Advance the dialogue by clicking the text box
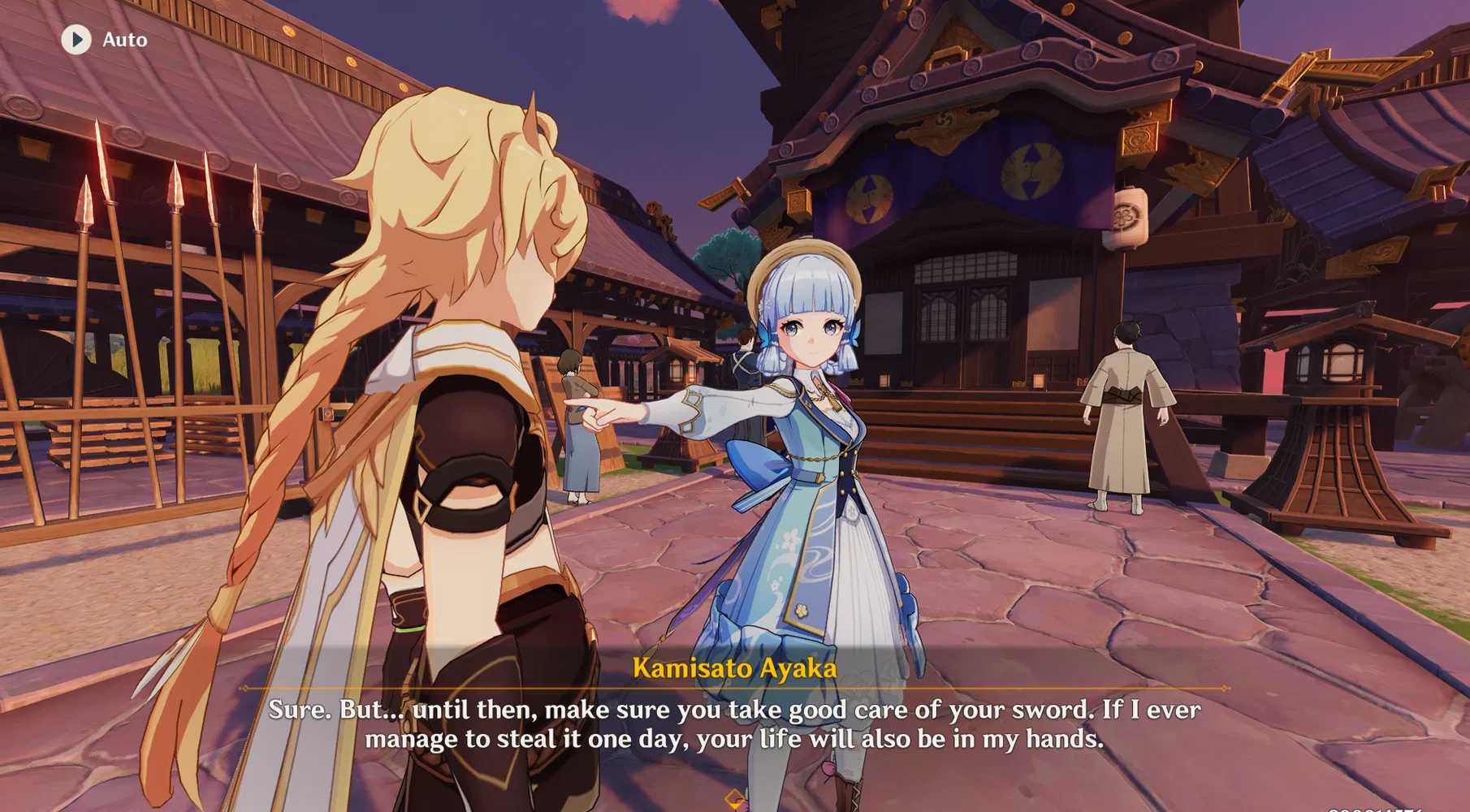Viewport: 1470px width, 812px height. pos(735,724)
